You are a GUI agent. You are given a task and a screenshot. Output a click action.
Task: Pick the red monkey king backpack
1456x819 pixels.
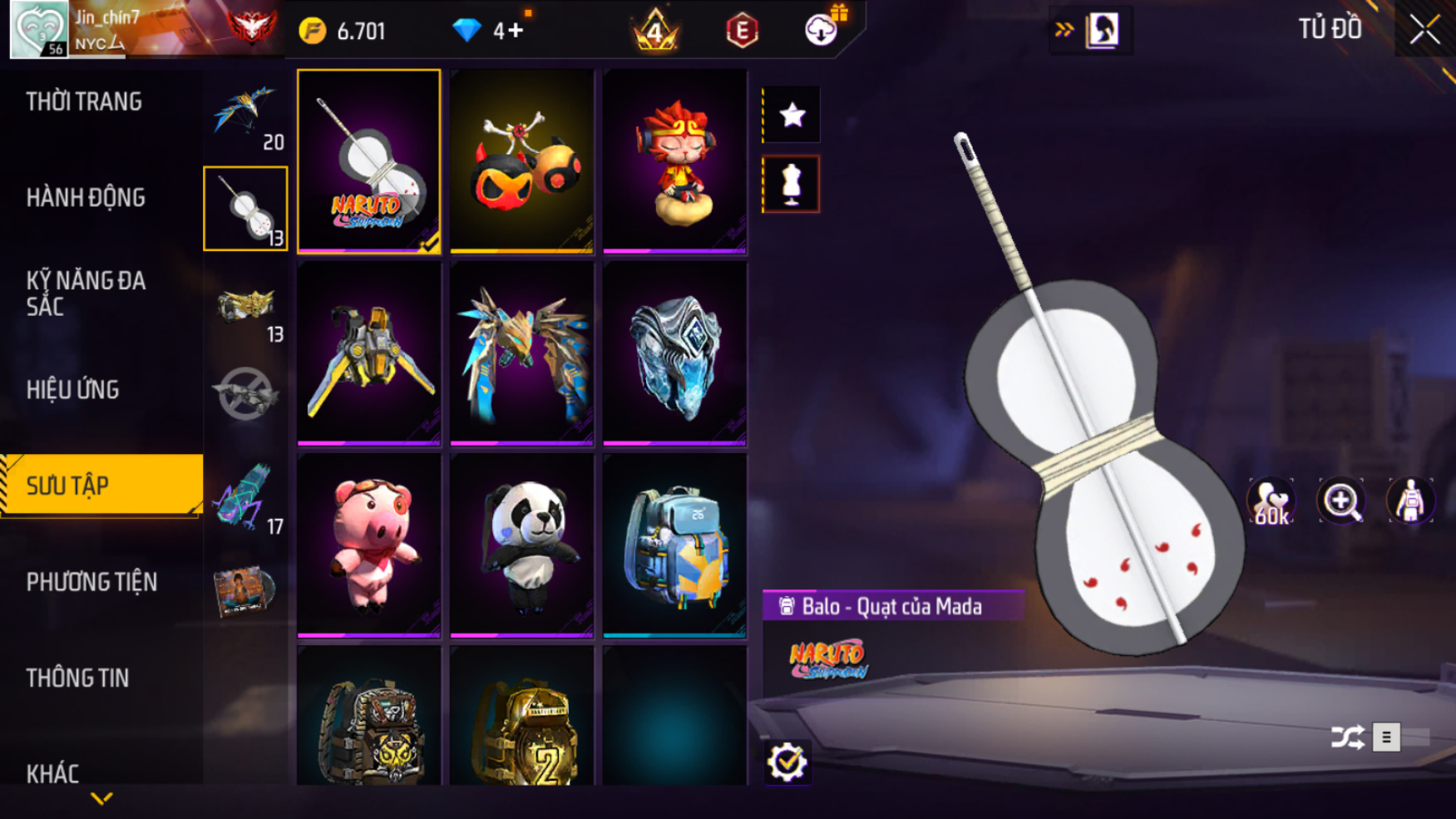(674, 161)
